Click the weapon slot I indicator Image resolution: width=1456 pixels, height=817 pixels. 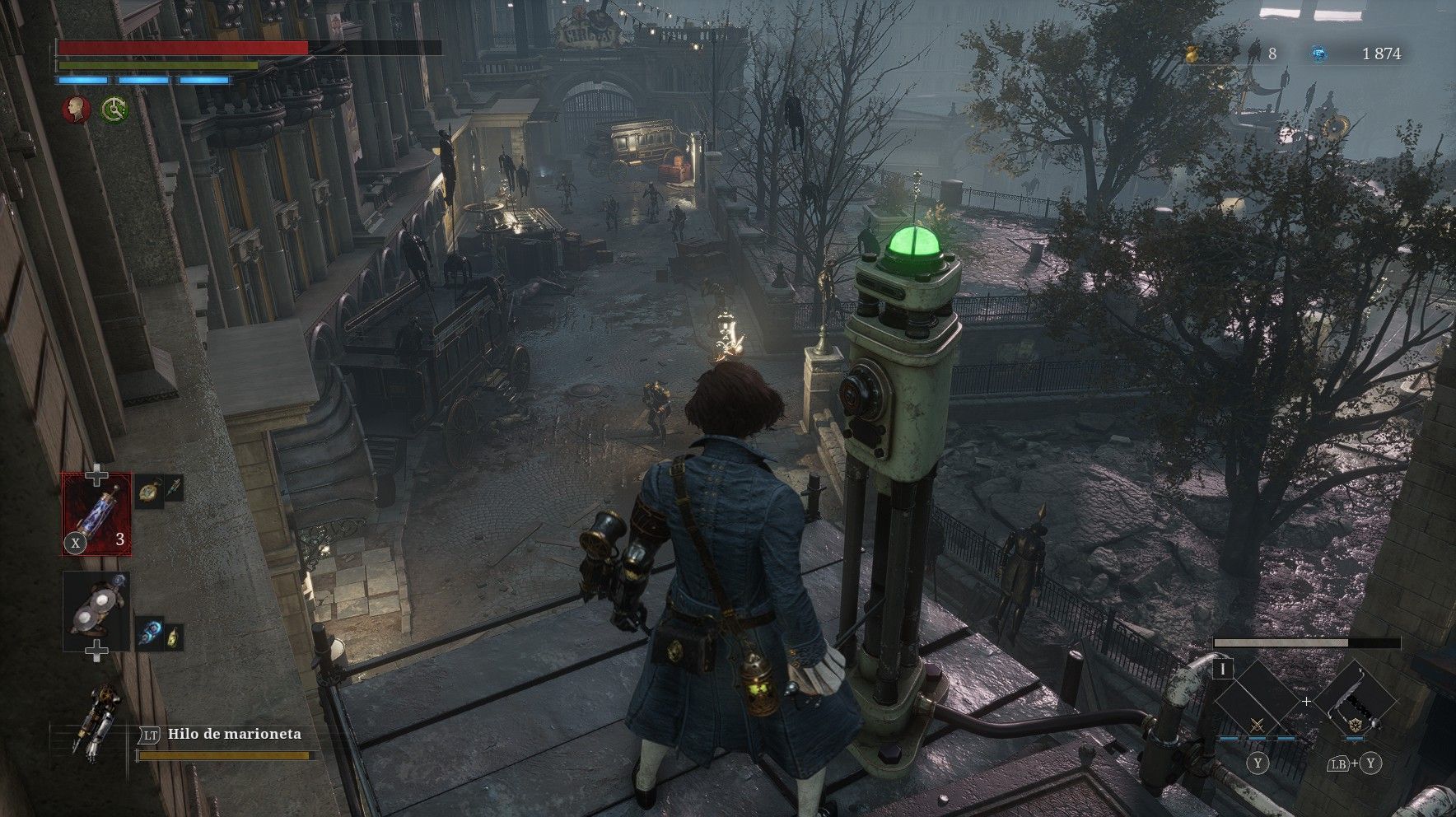tap(1223, 670)
